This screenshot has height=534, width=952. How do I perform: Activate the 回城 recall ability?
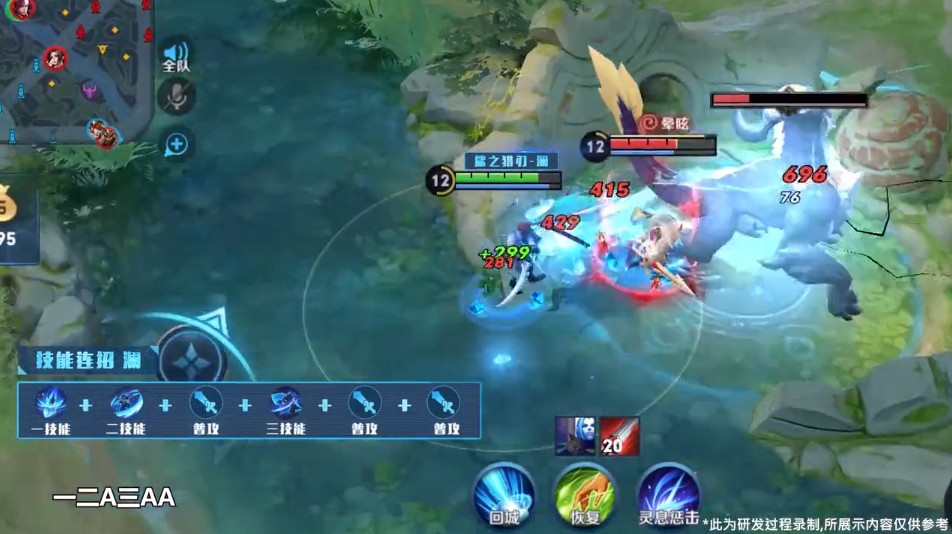coord(504,494)
